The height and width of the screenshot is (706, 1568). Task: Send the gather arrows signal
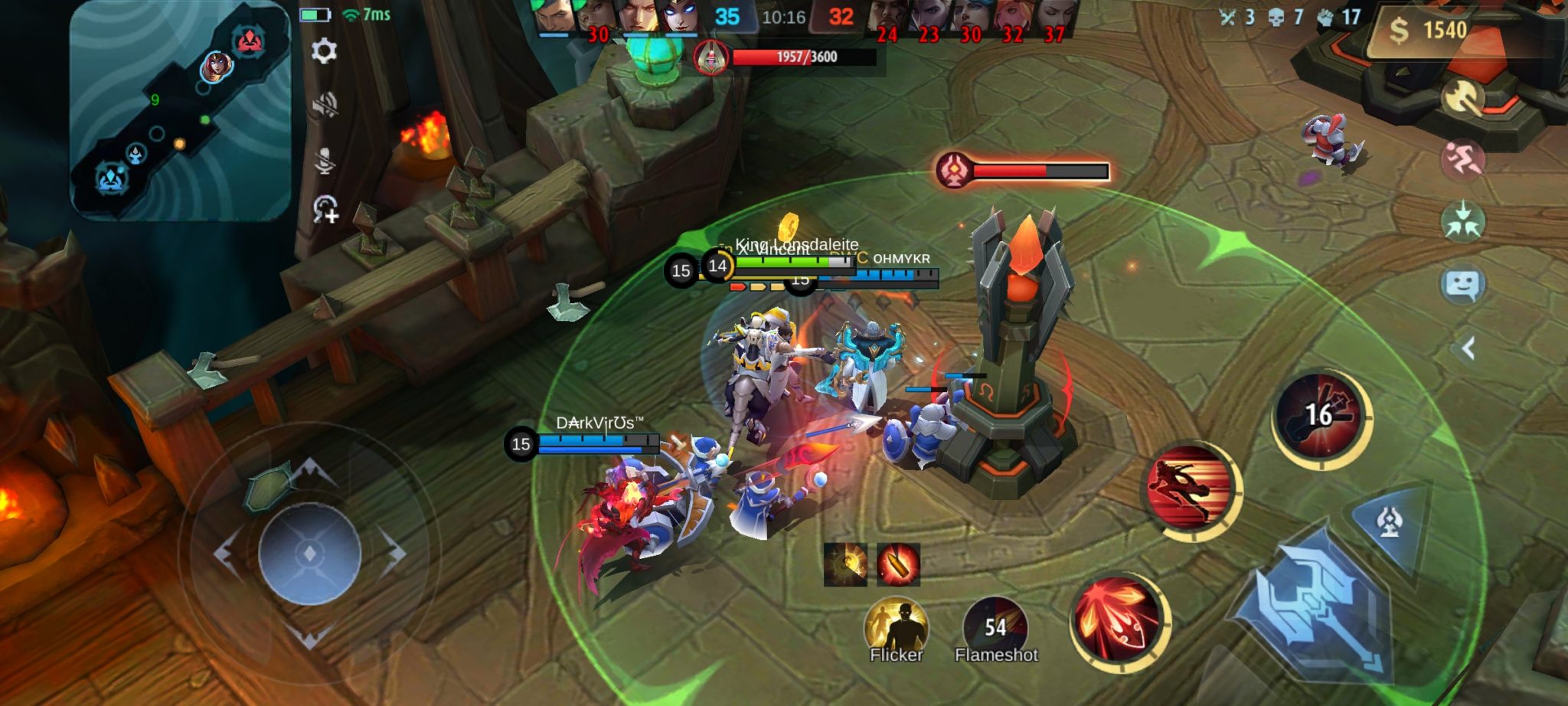1462,222
